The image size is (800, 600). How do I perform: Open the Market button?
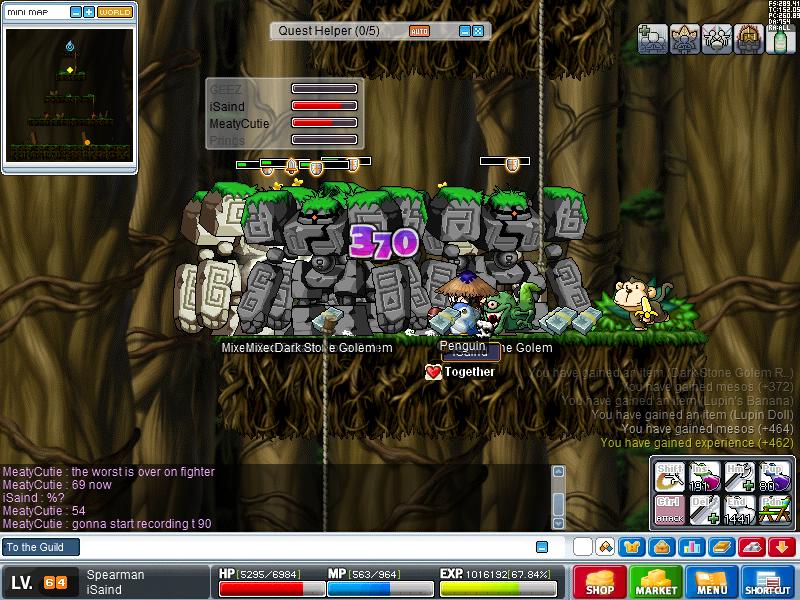656,582
